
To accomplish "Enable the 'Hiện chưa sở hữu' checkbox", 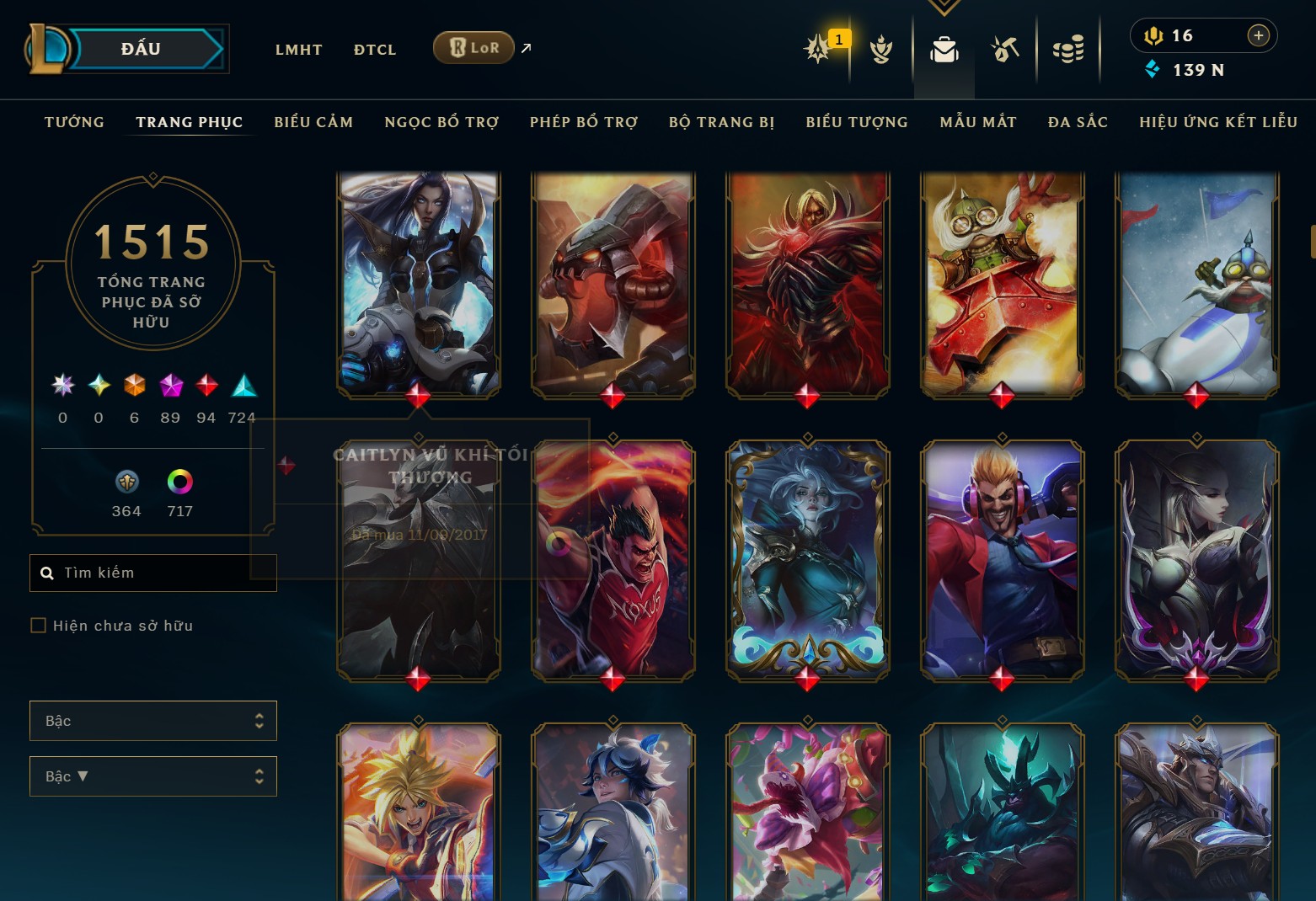I will tap(38, 625).
